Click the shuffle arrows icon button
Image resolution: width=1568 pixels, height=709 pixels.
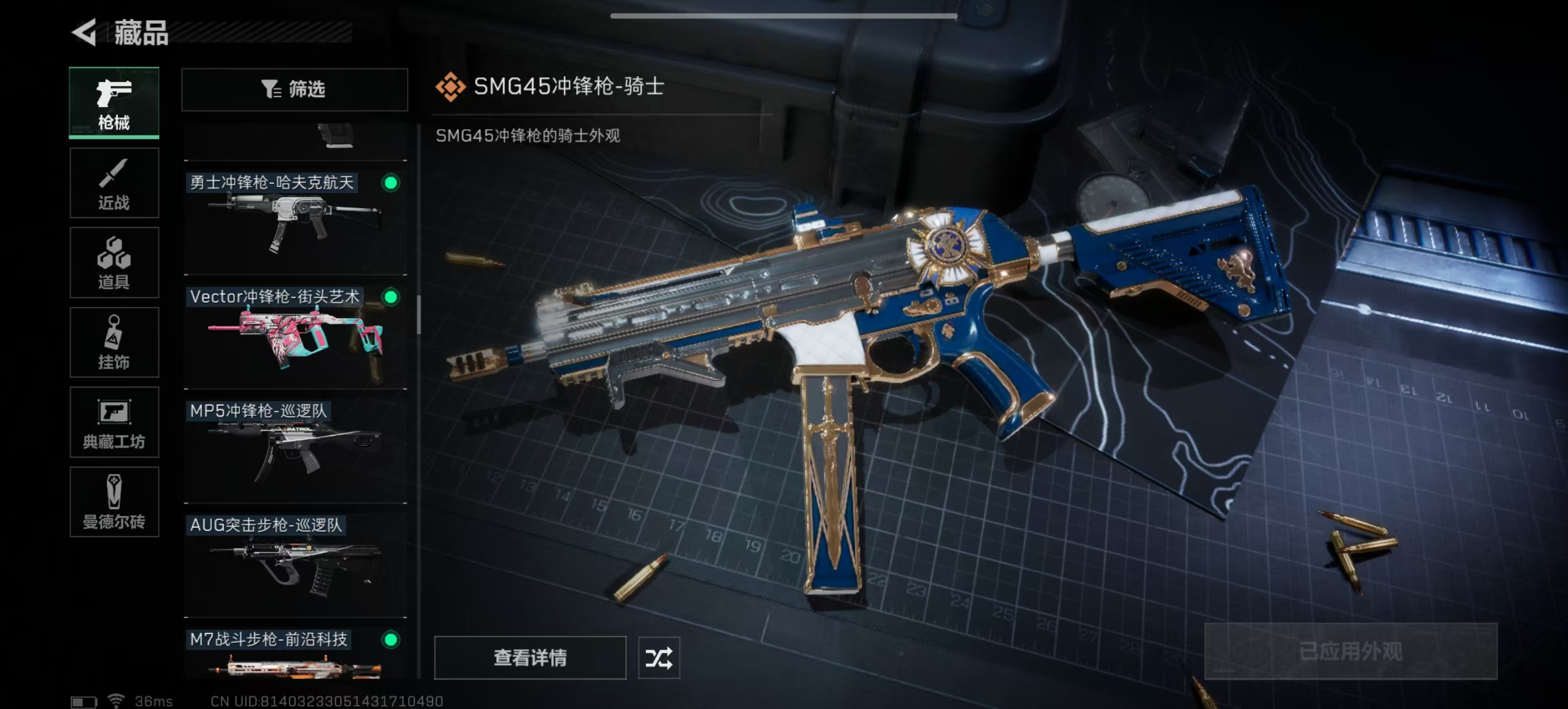(659, 657)
